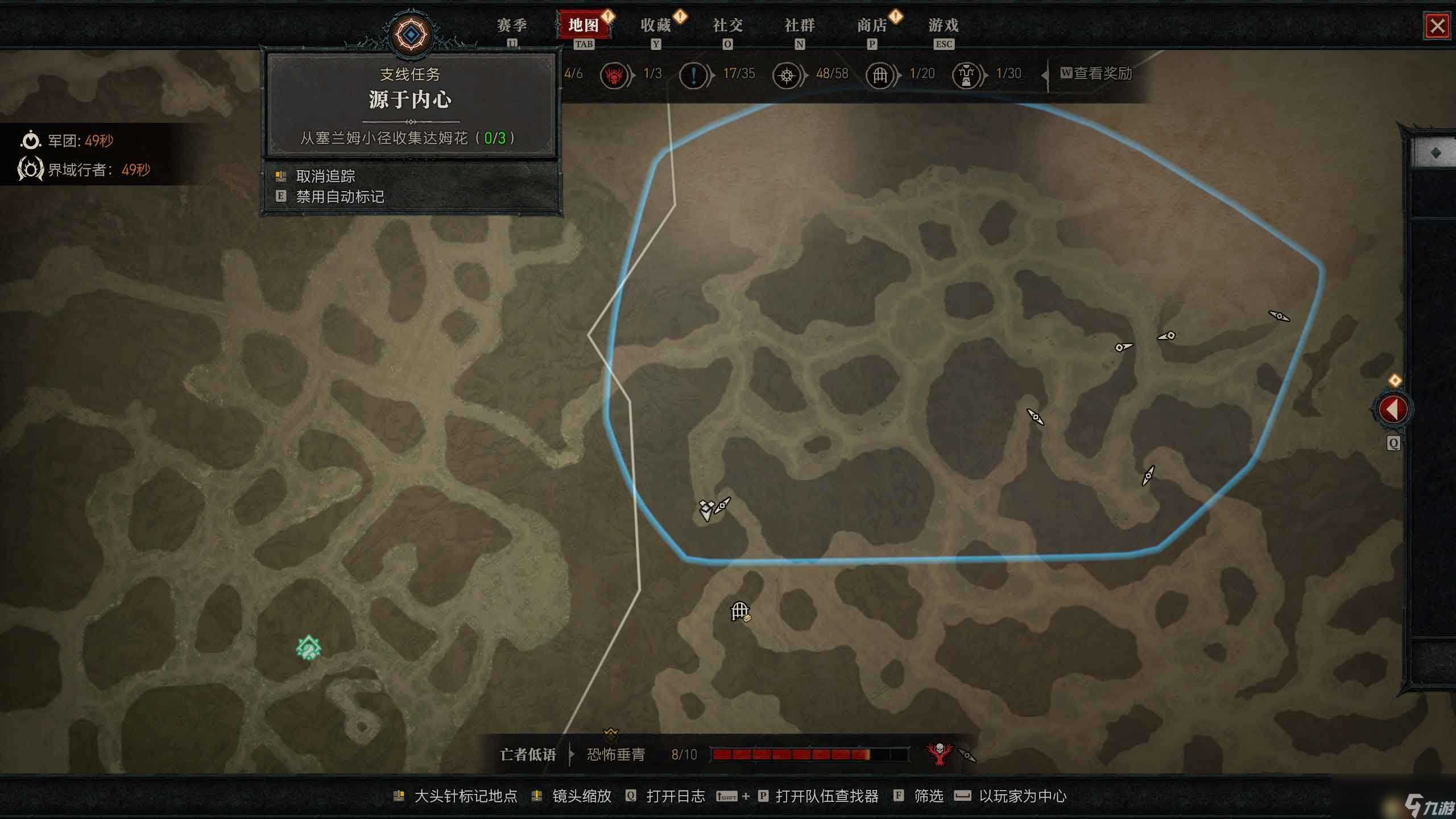This screenshot has height=819, width=1456.
Task: Click 取消追踪 to stop tracking quest
Action: 325,175
